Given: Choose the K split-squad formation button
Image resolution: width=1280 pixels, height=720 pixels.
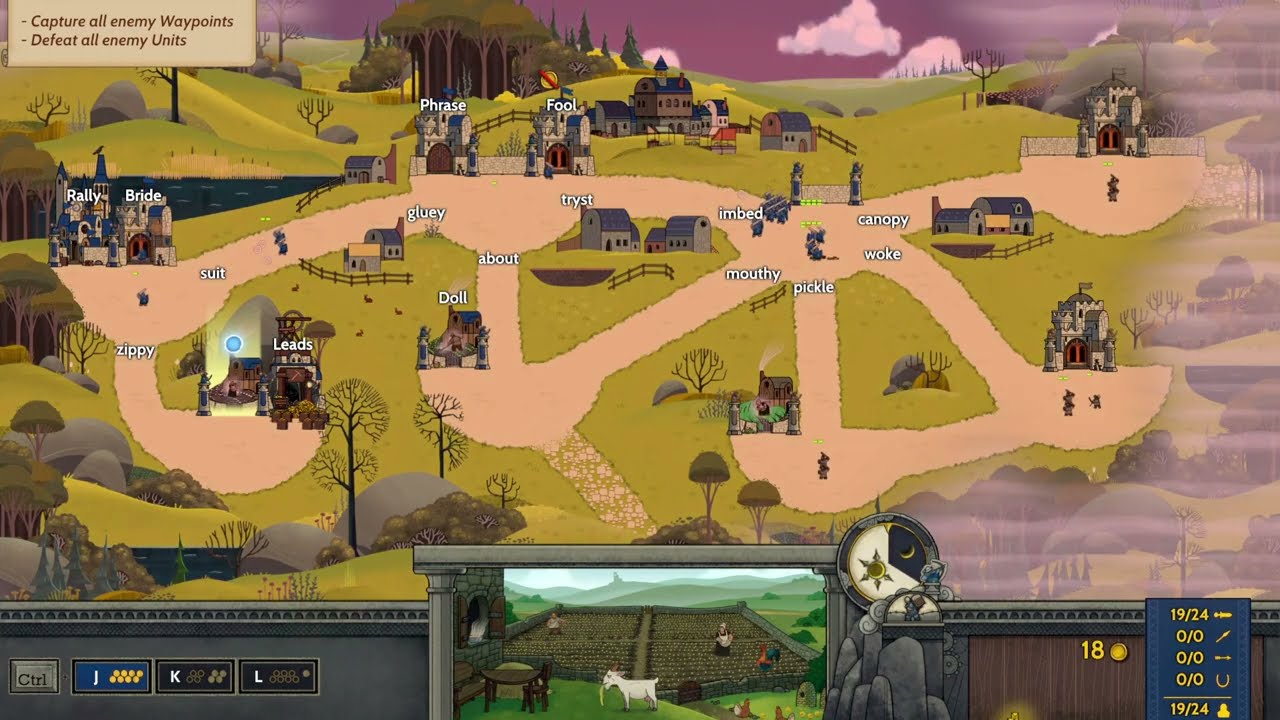Looking at the screenshot, I should [x=195, y=677].
